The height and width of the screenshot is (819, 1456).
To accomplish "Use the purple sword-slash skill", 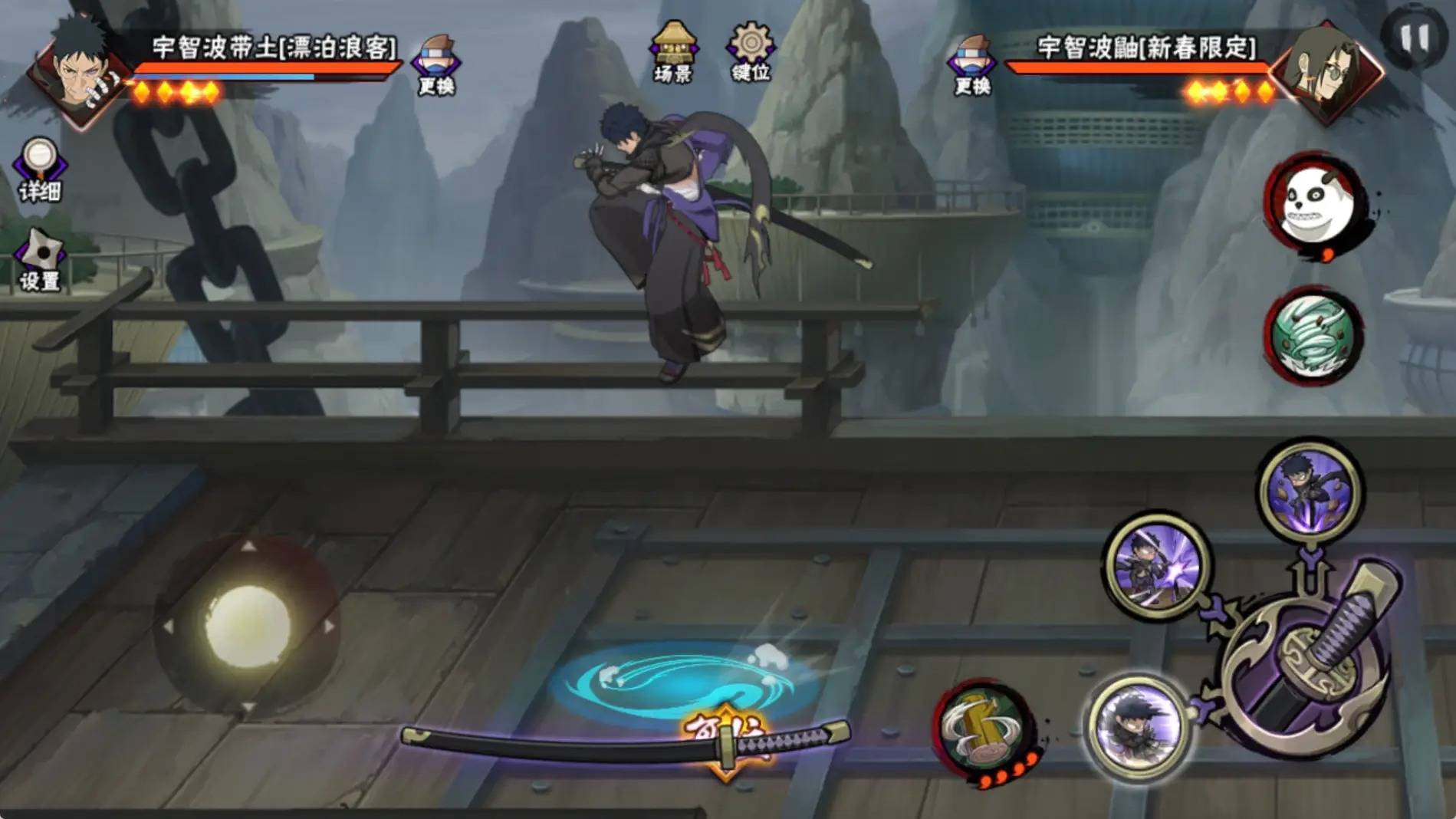I will pos(1156,566).
